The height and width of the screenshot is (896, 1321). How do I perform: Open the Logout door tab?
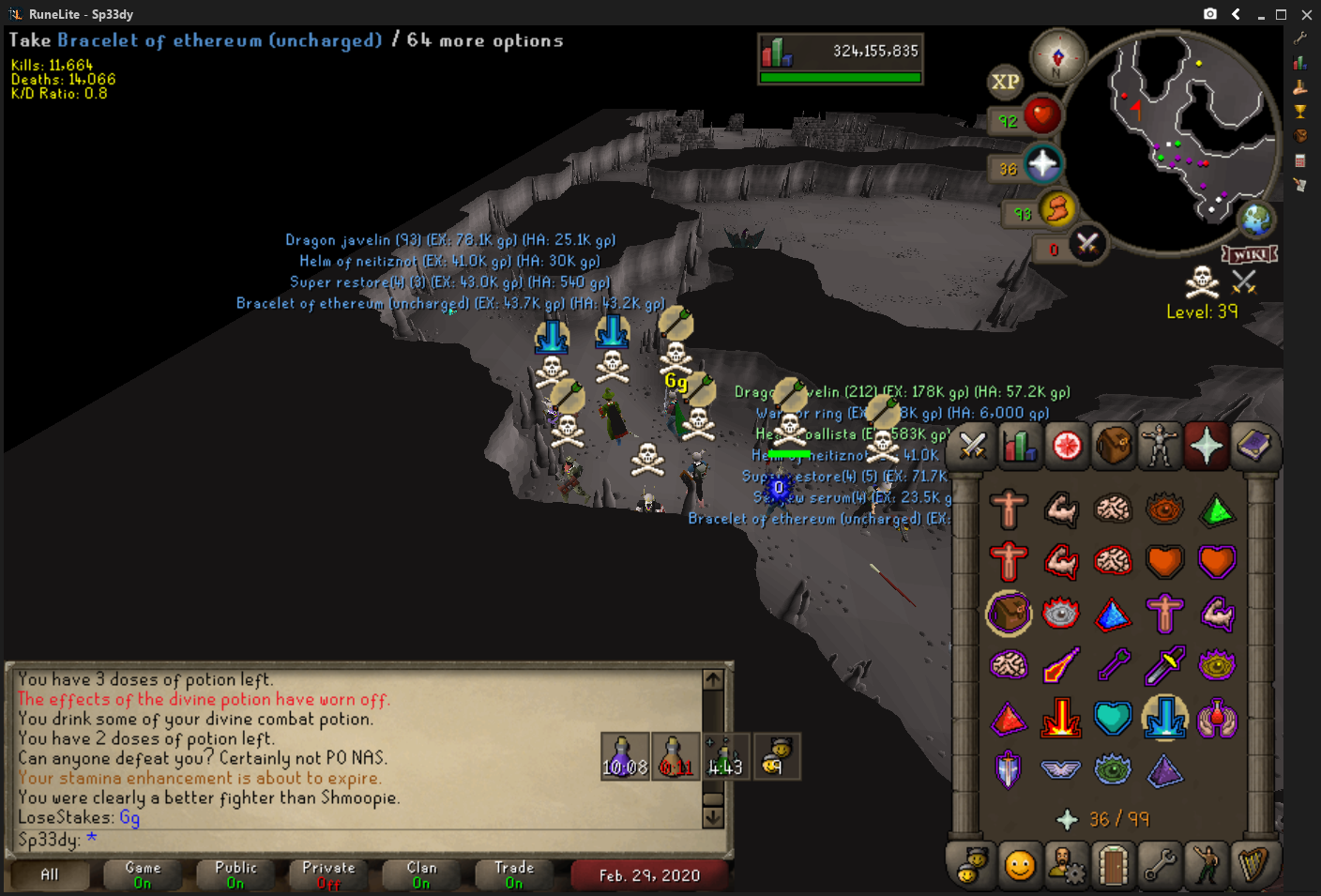(1113, 865)
